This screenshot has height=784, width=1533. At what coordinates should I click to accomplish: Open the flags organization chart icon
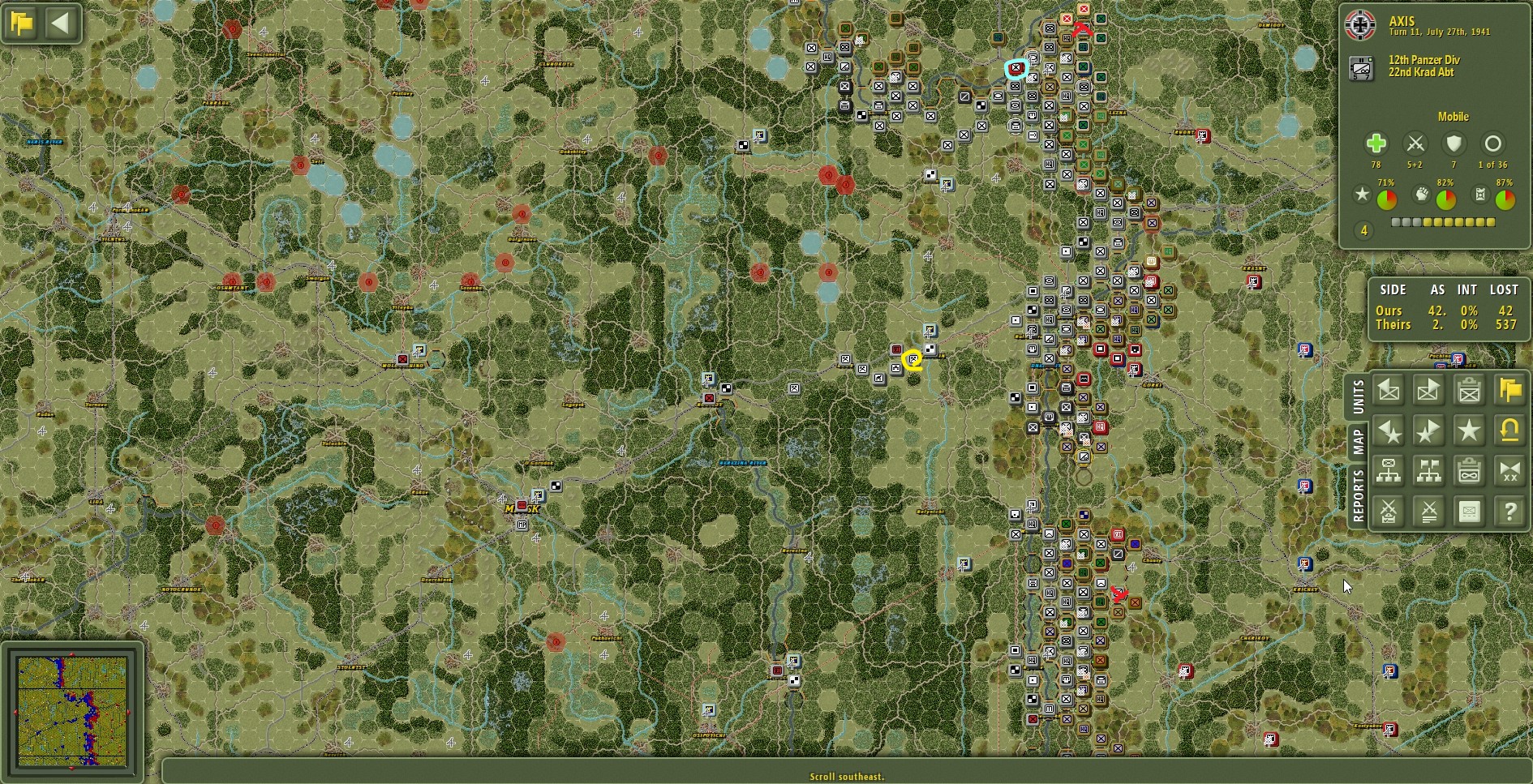[1428, 470]
